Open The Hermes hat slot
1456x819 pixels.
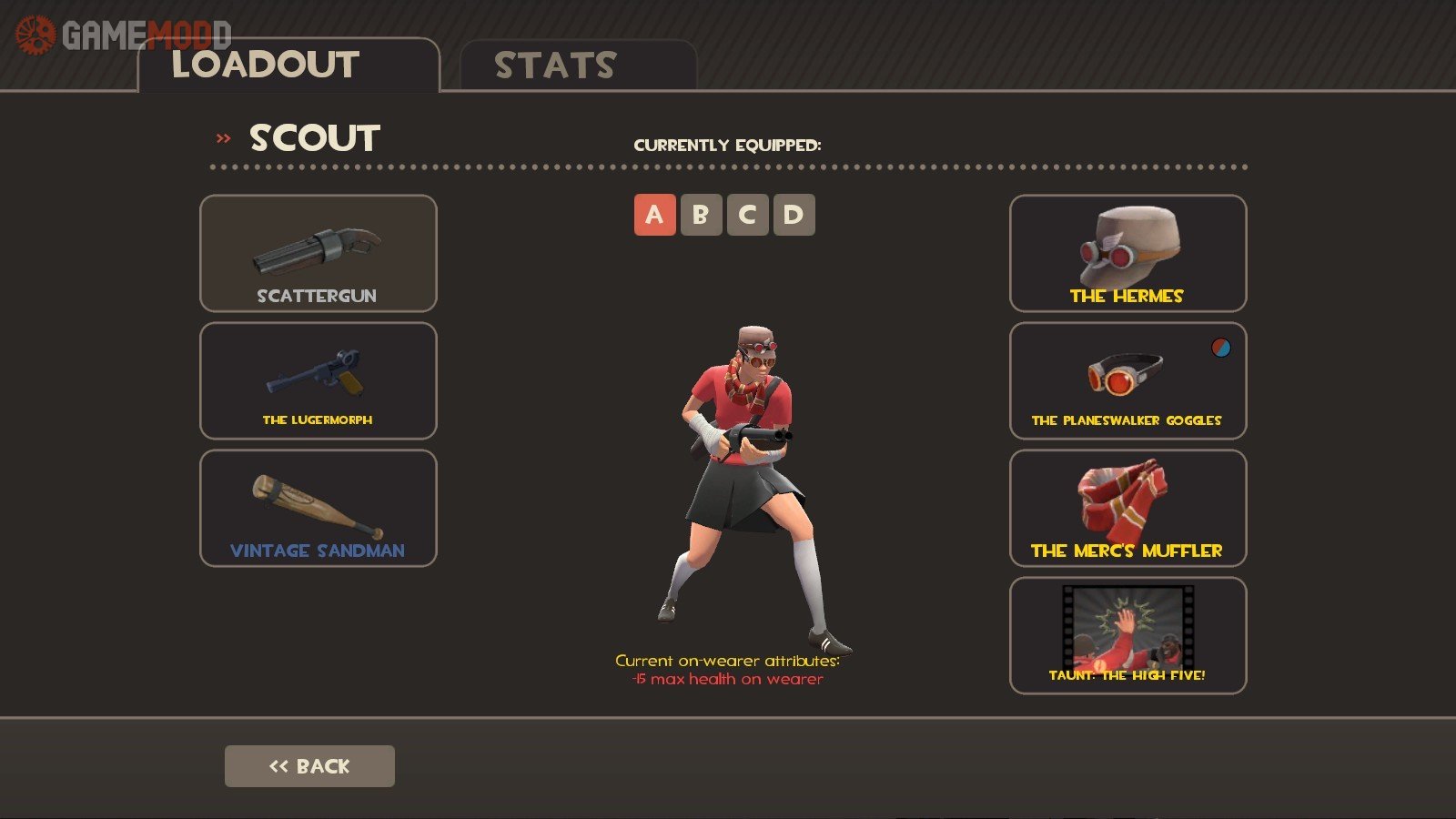click(1127, 254)
